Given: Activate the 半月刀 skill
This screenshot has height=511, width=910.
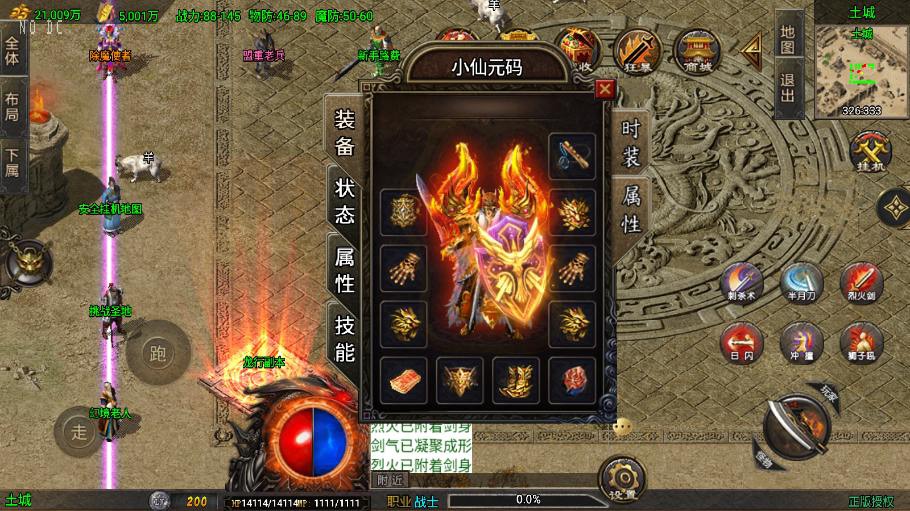Looking at the screenshot, I should (801, 283).
